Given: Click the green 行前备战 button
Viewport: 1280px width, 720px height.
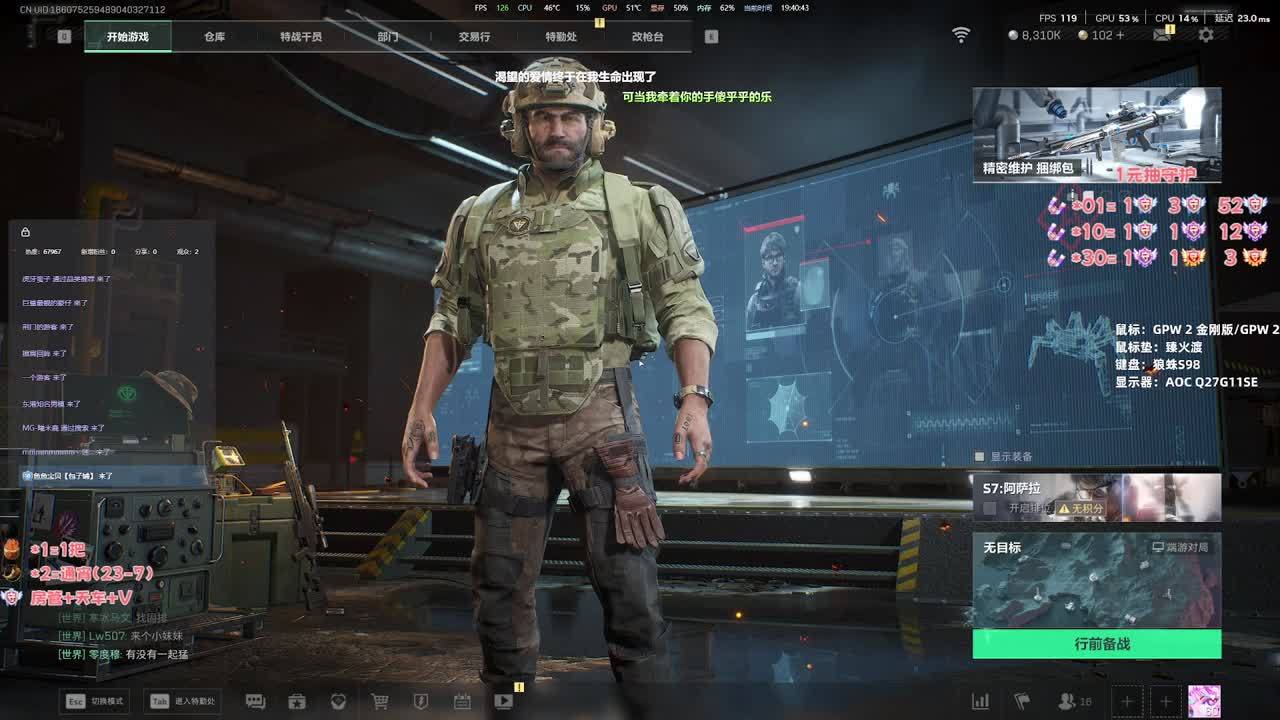Looking at the screenshot, I should (1096, 644).
